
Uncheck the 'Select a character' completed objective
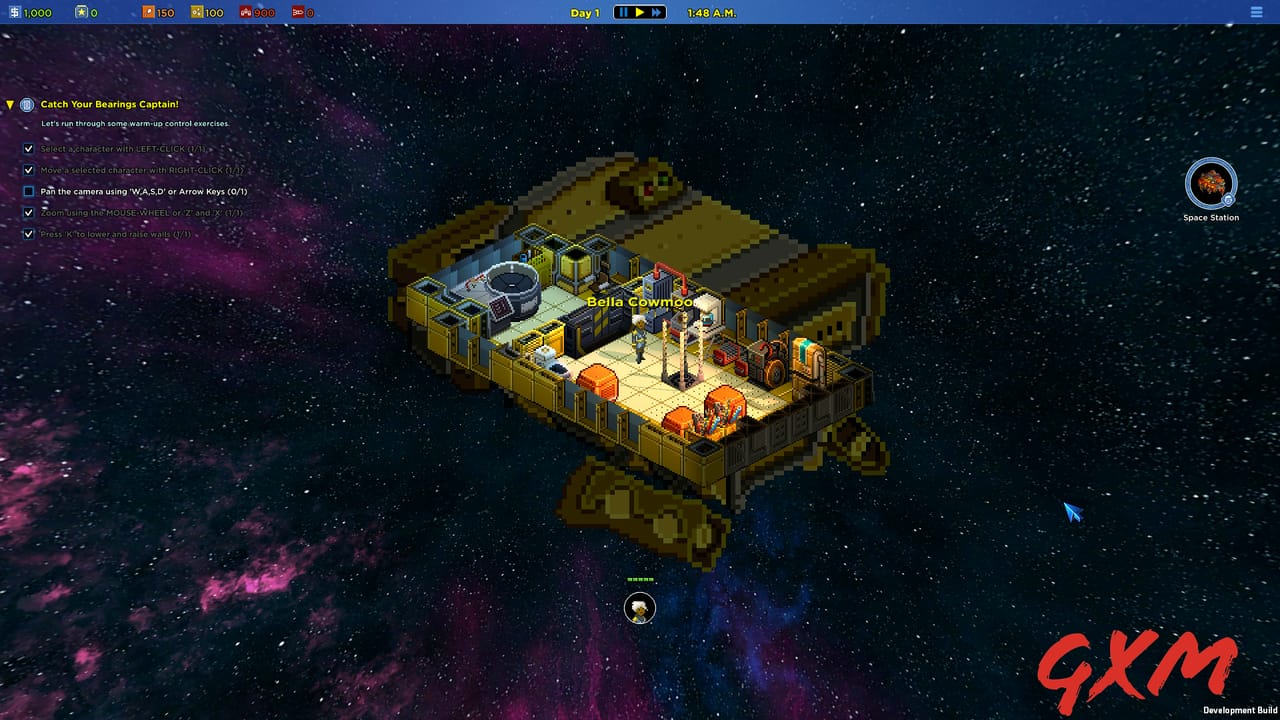click(x=28, y=149)
